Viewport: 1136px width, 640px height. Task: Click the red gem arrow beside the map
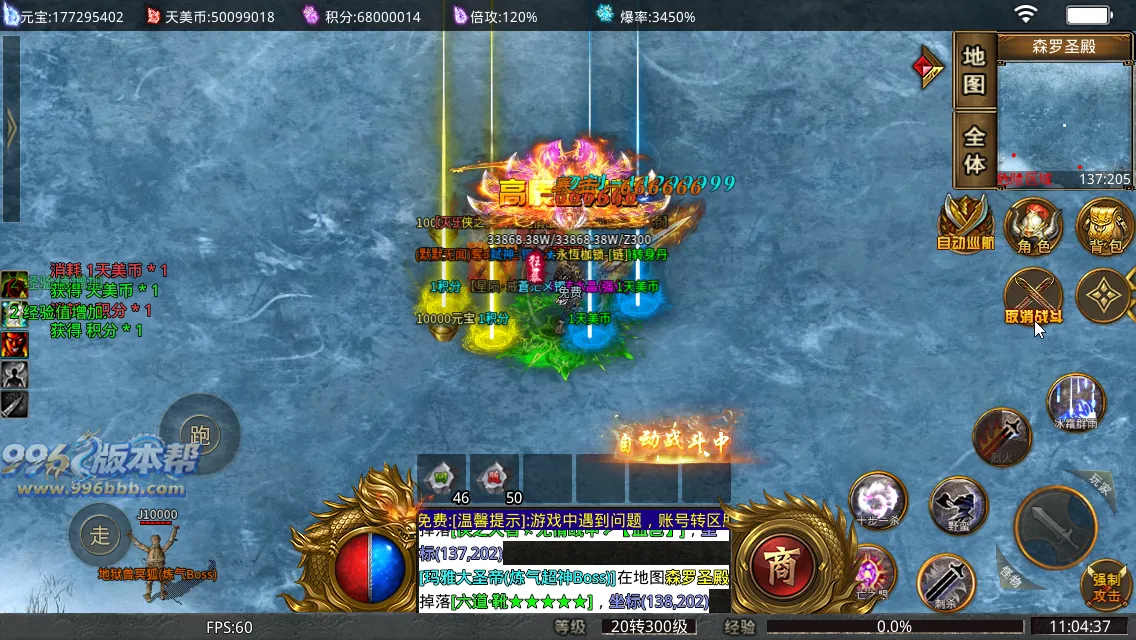929,67
